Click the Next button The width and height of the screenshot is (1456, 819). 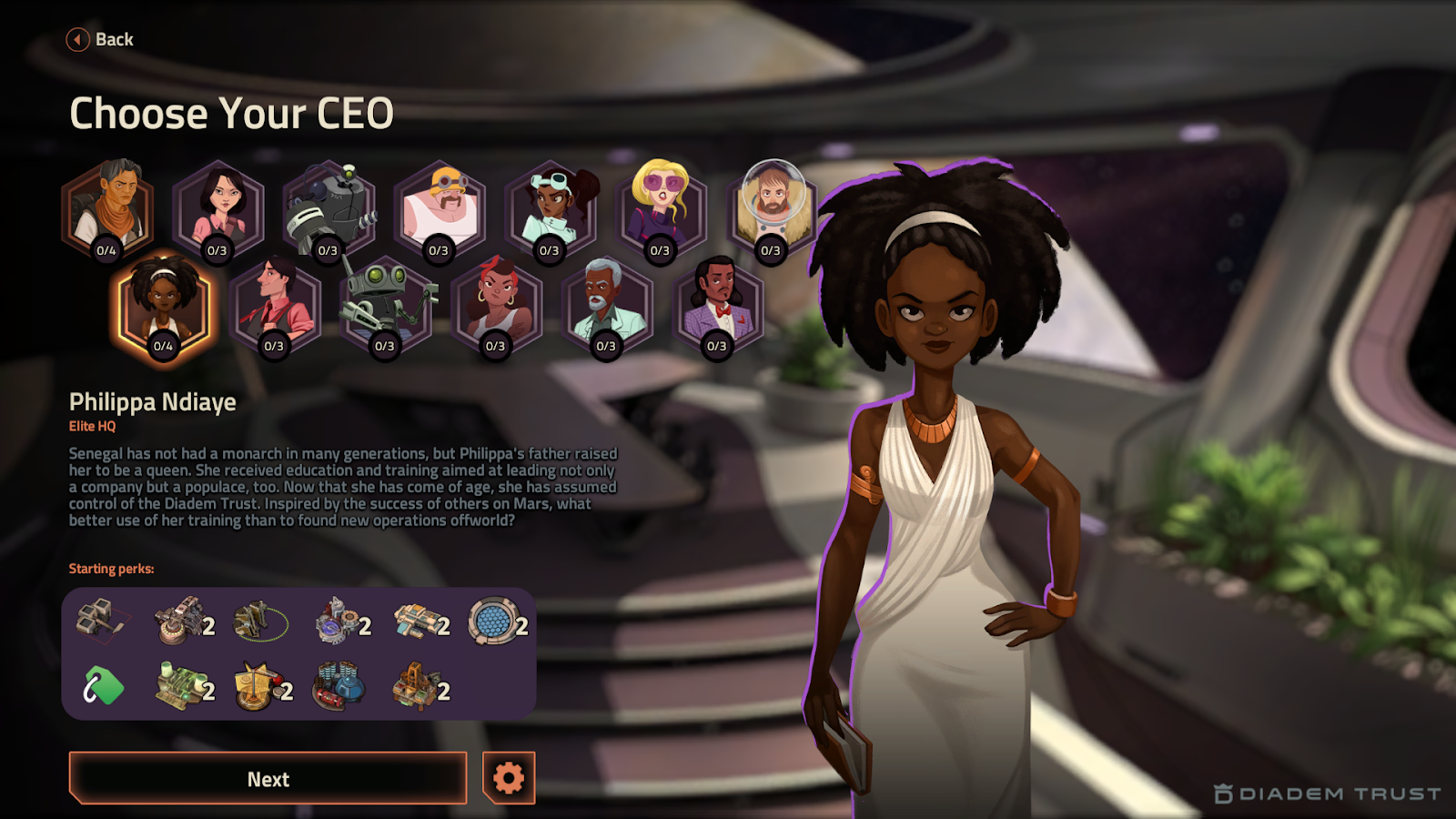click(x=268, y=779)
